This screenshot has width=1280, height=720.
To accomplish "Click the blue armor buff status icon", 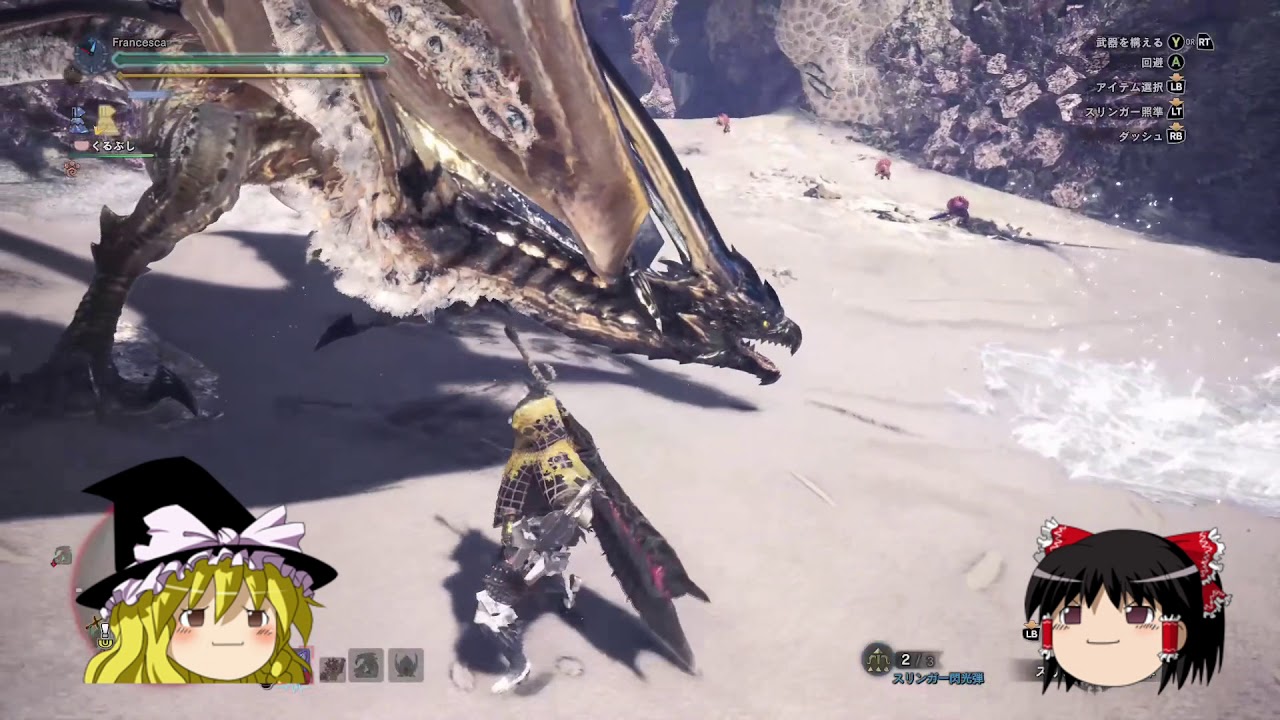I will (79, 121).
